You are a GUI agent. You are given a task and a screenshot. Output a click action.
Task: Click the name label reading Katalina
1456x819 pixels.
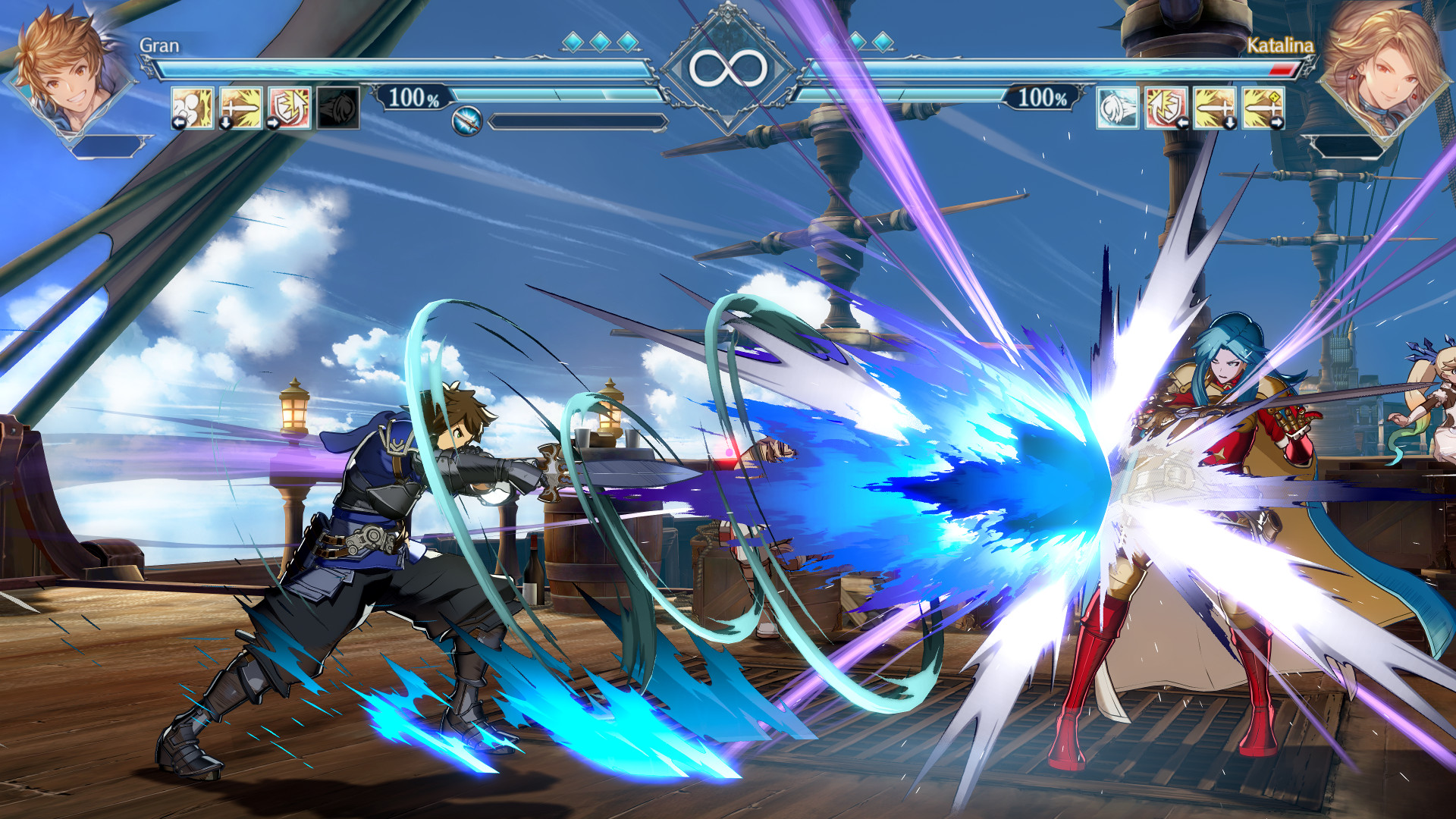click(1280, 47)
